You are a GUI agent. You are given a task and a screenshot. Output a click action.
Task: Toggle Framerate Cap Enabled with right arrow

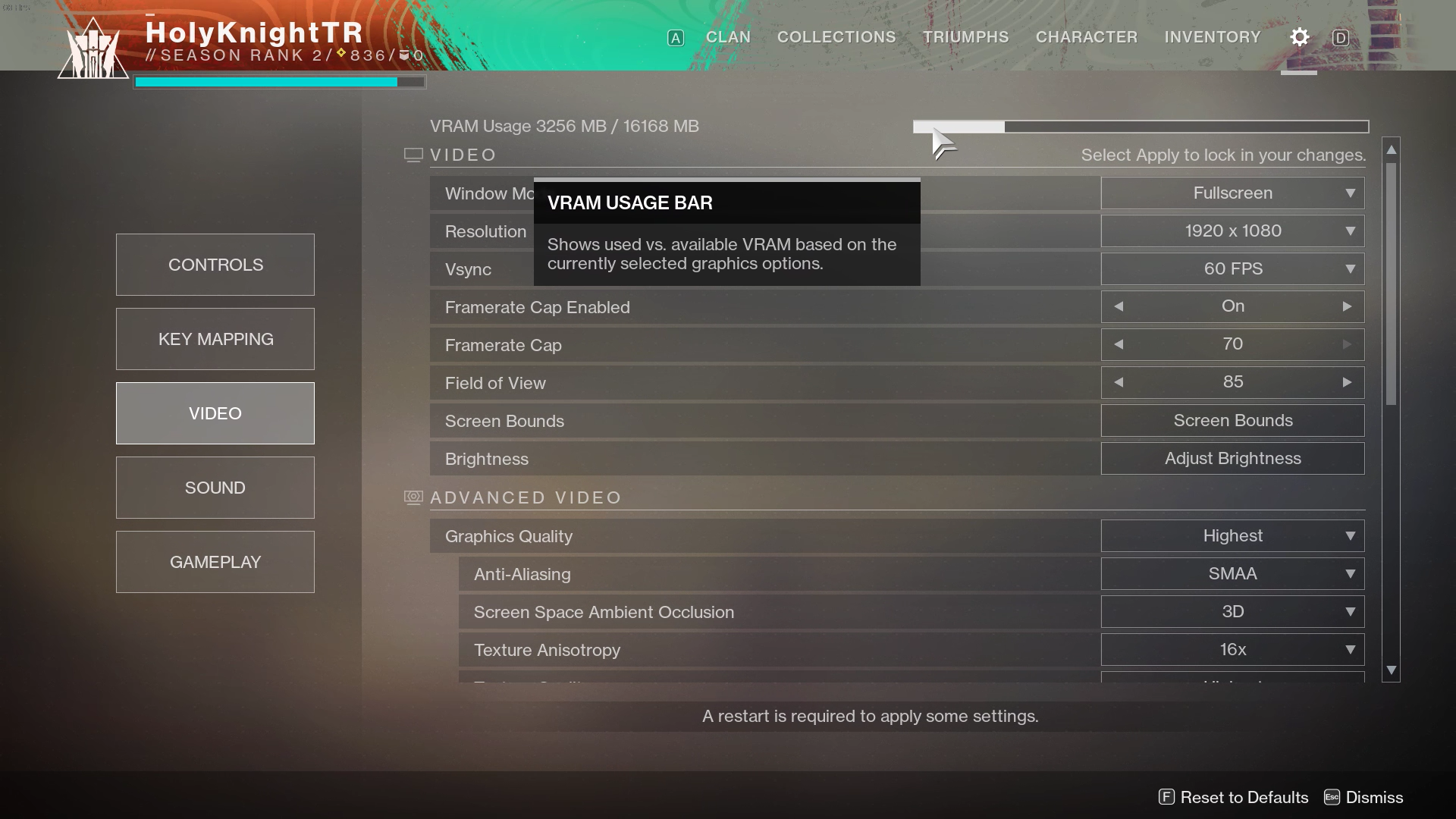point(1347,306)
